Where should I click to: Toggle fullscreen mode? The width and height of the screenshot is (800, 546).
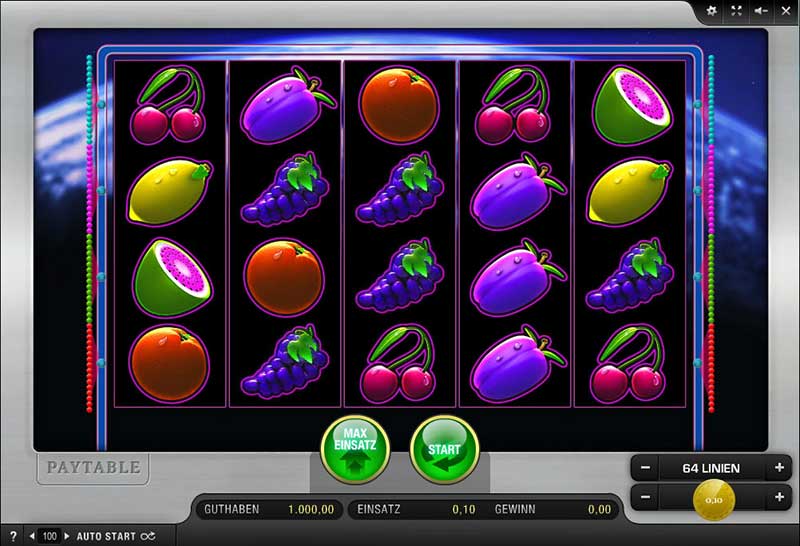click(737, 10)
